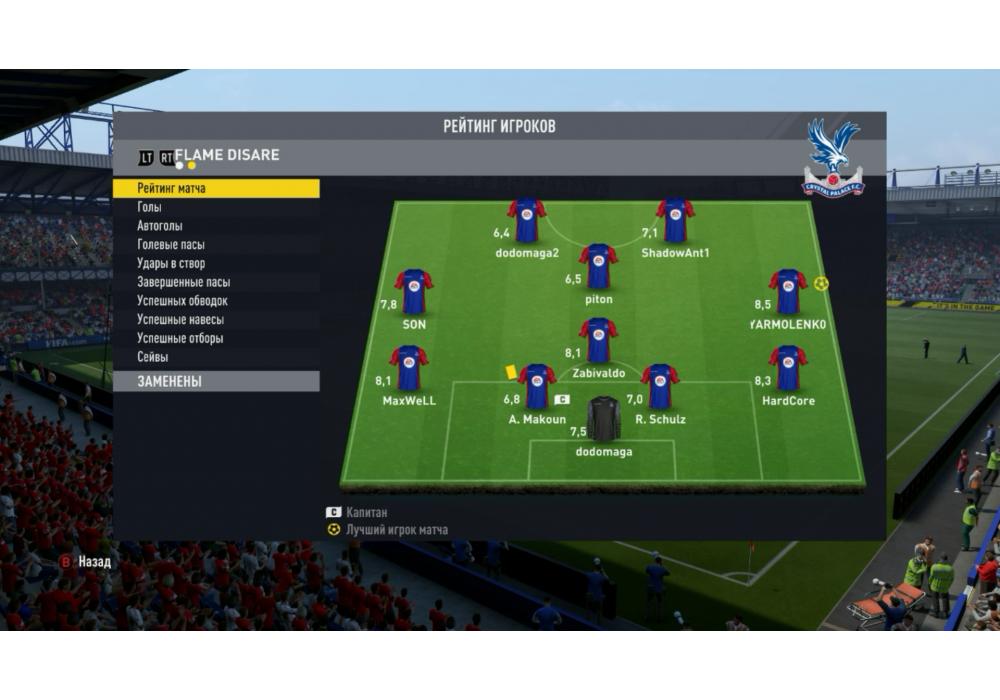
Task: Choose player SON's shirt
Action: (x=414, y=292)
